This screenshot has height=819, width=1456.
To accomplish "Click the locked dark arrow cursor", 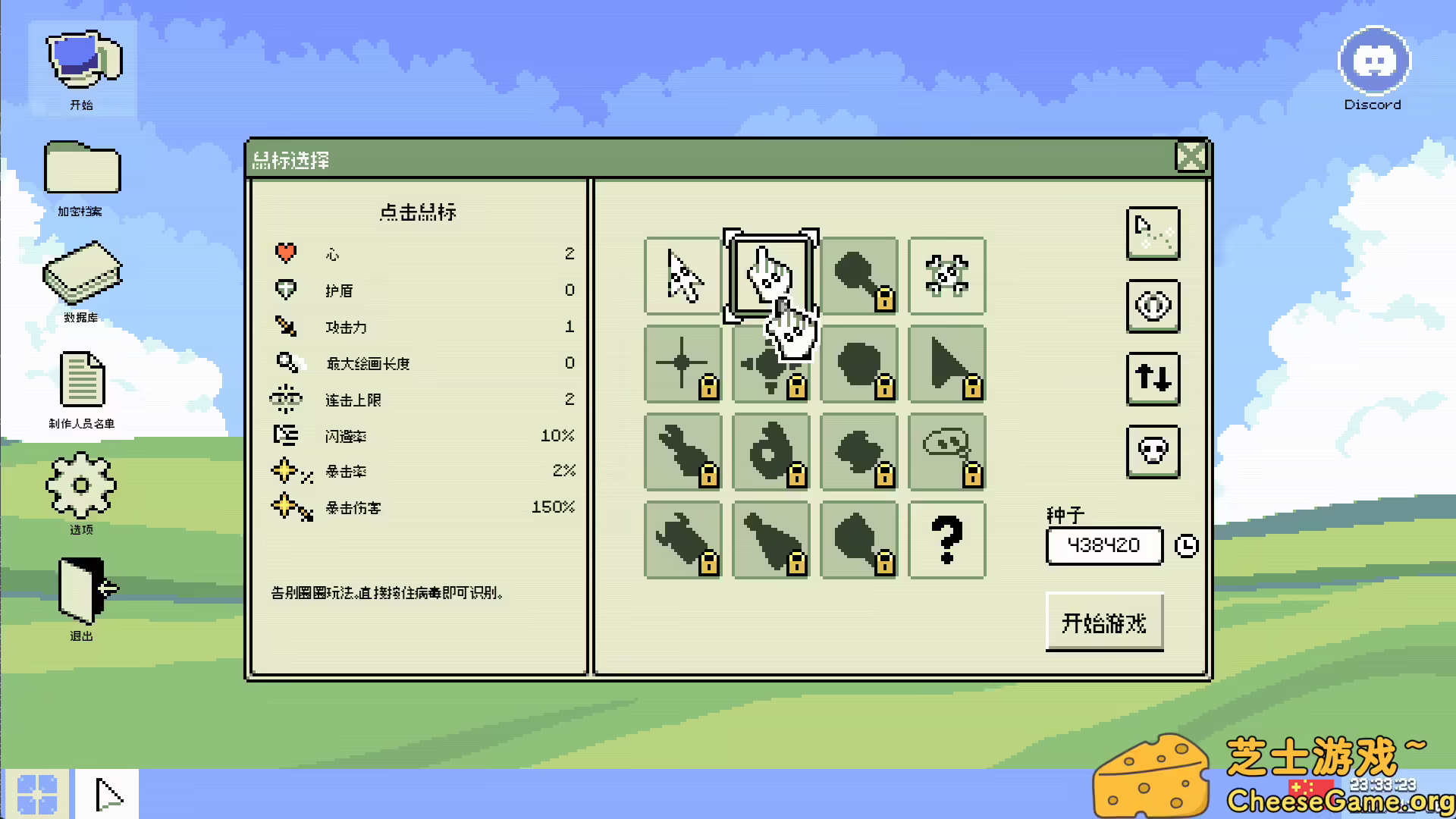I will (947, 364).
